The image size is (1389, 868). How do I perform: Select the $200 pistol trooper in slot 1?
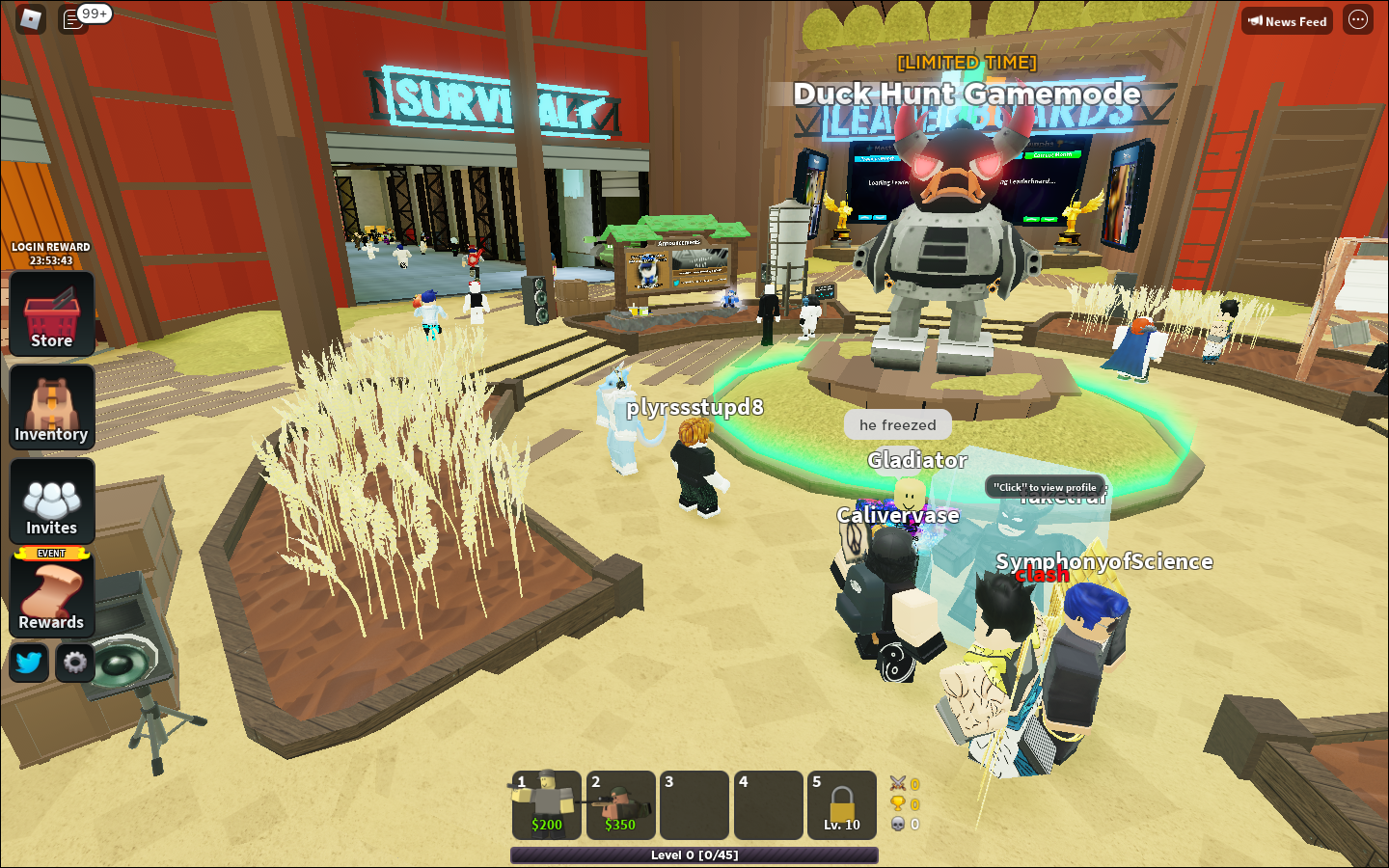click(546, 805)
